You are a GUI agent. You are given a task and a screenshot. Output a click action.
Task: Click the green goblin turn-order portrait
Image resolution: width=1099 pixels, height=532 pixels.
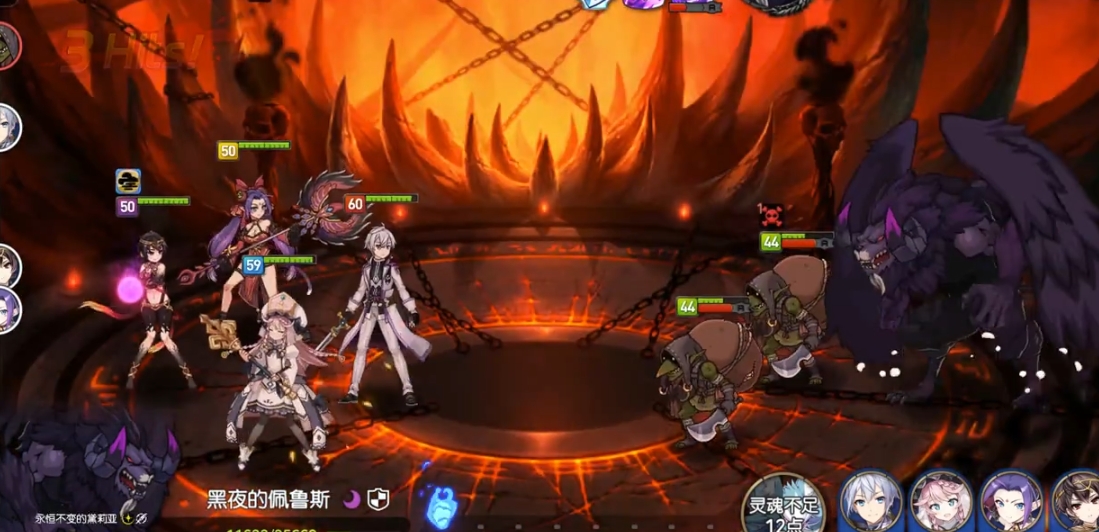(x=9, y=44)
